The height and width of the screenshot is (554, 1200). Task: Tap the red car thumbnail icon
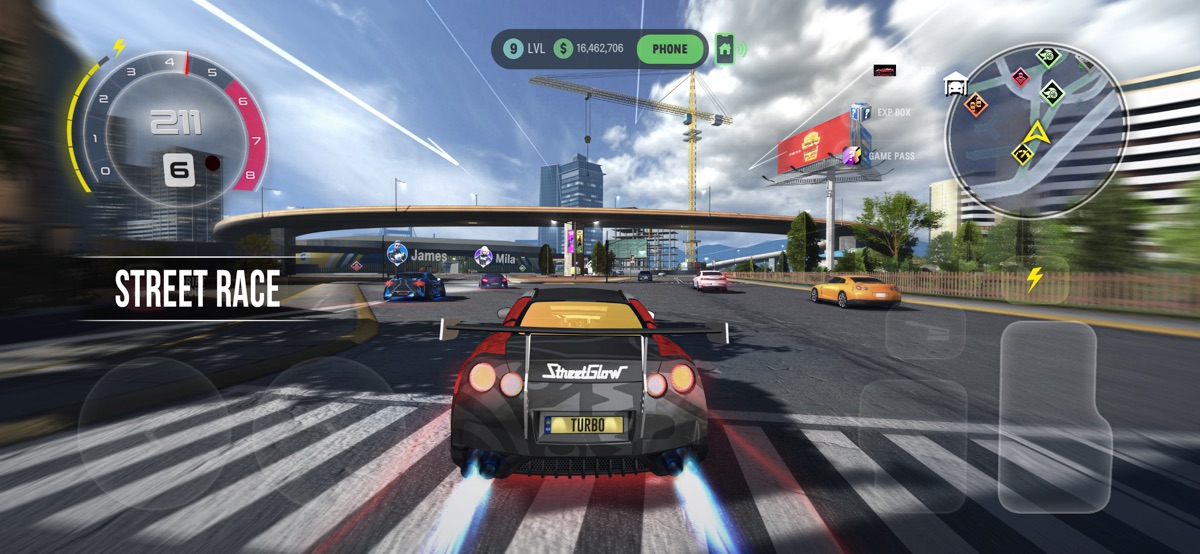(x=884, y=70)
